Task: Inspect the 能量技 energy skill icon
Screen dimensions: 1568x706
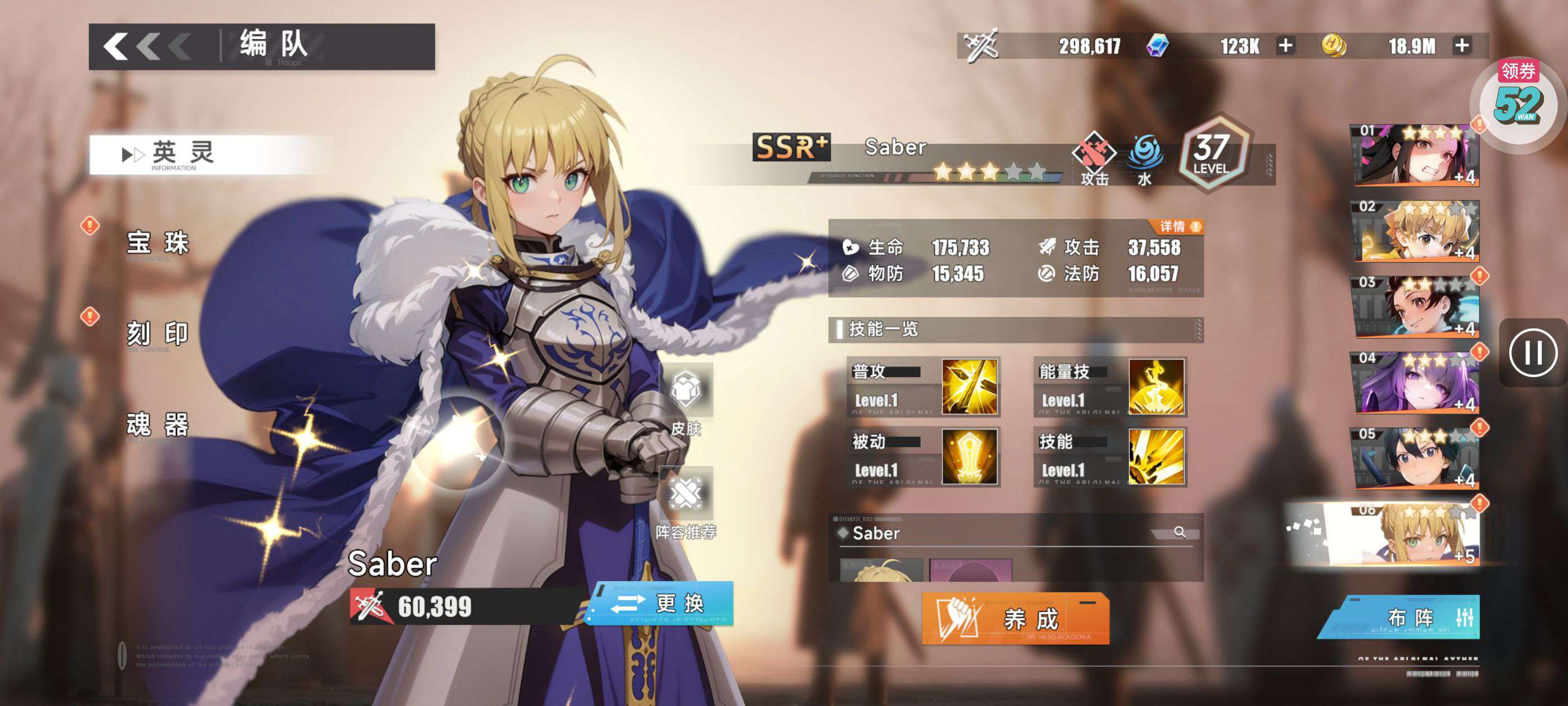Action: 1155,387
